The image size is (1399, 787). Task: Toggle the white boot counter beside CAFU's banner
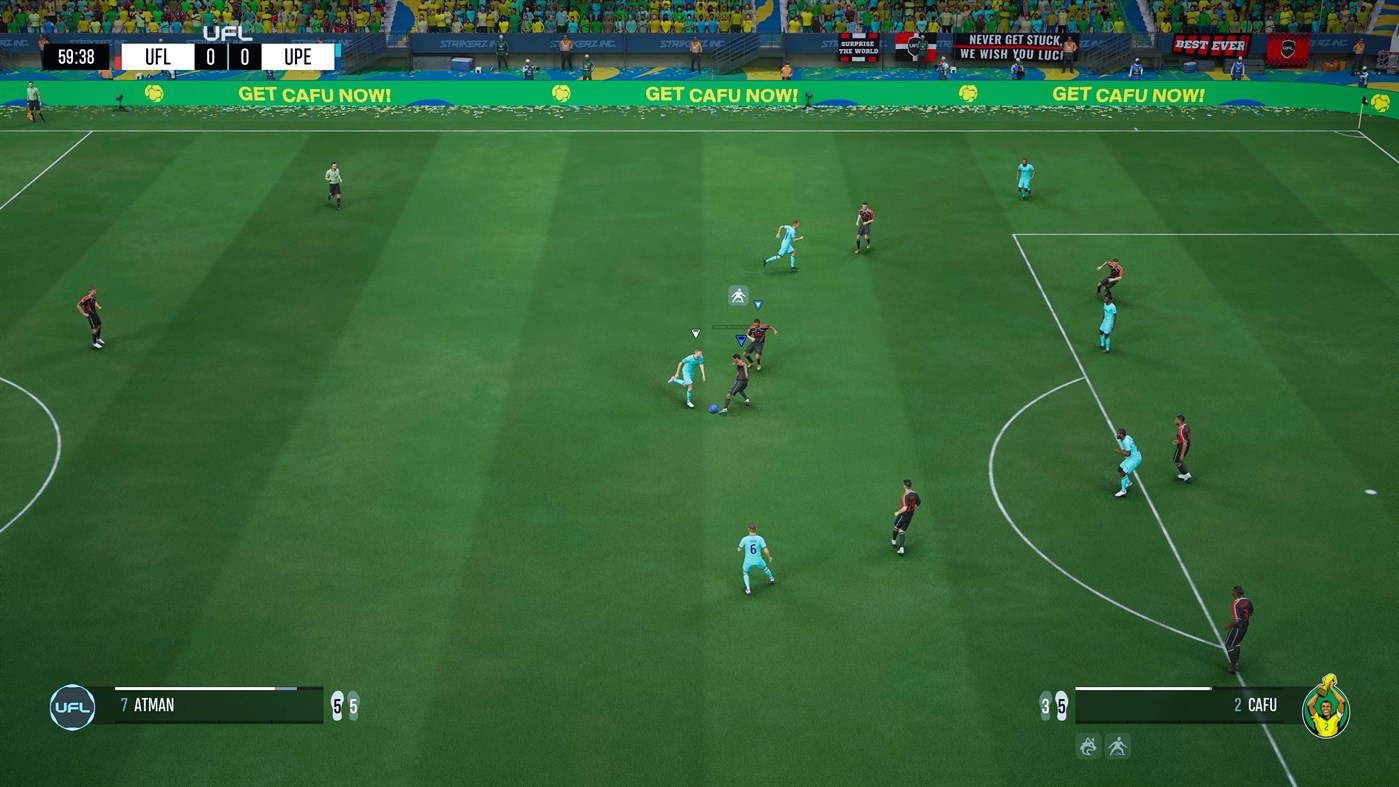[1062, 705]
